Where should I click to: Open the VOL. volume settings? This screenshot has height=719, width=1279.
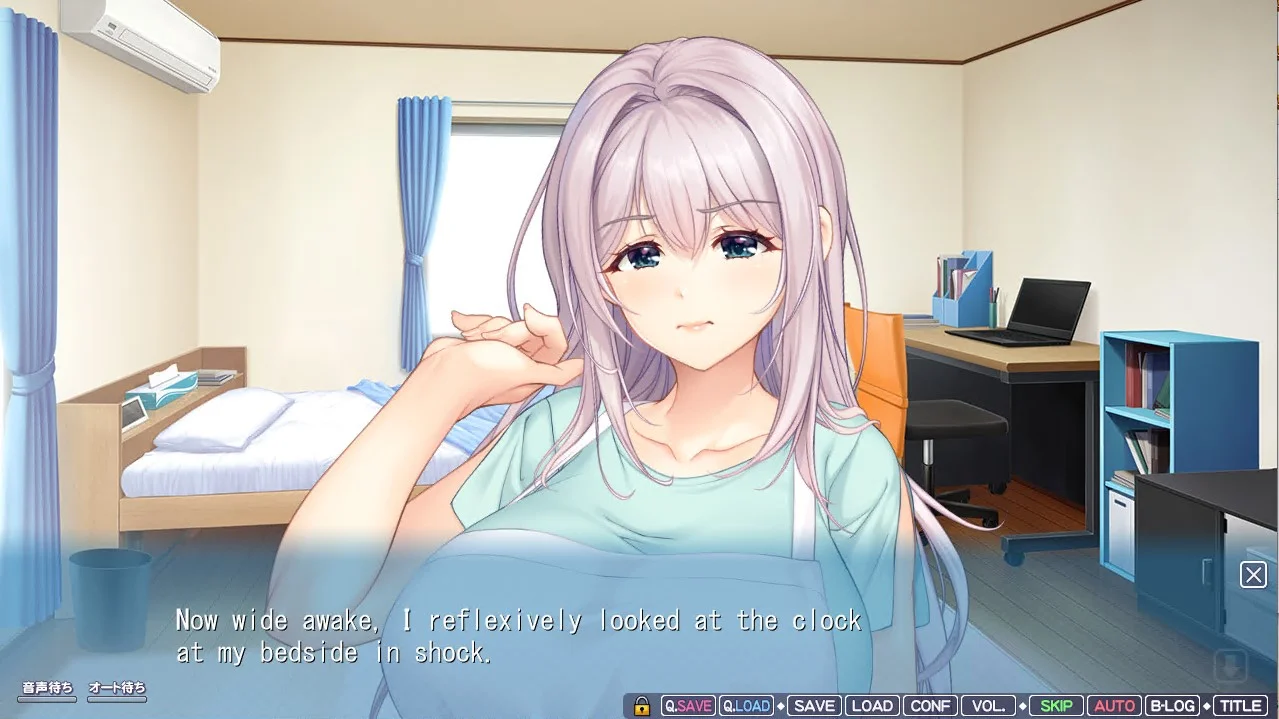pyautogui.click(x=988, y=706)
